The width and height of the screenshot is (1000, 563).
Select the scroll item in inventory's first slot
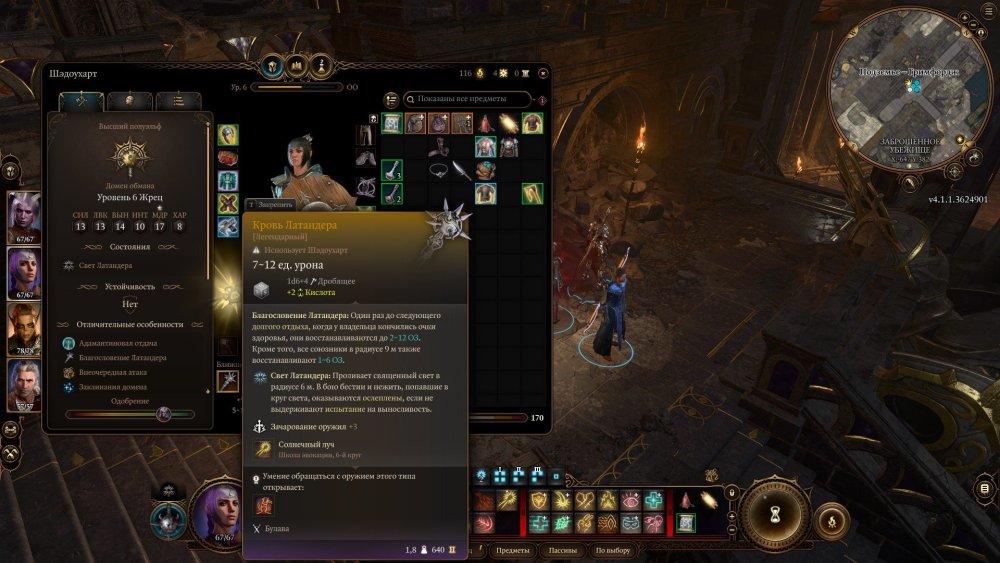pos(392,123)
